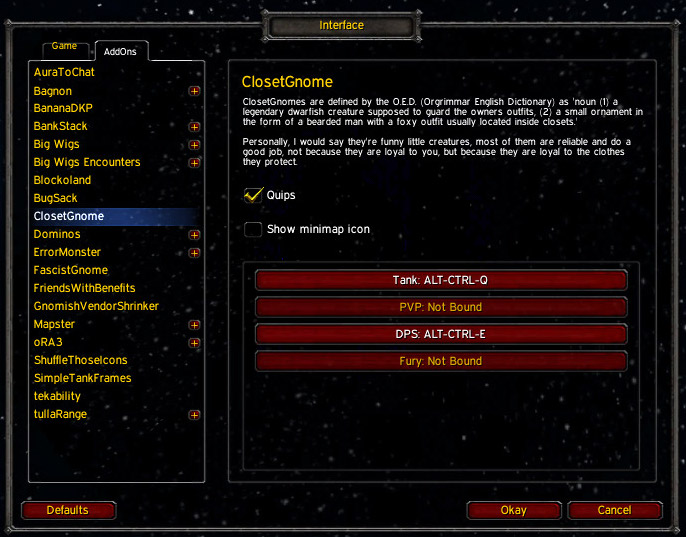Click the Tank: ALT-CTRL-Q keybind button
Viewport: 686px width, 537px height.
(441, 280)
